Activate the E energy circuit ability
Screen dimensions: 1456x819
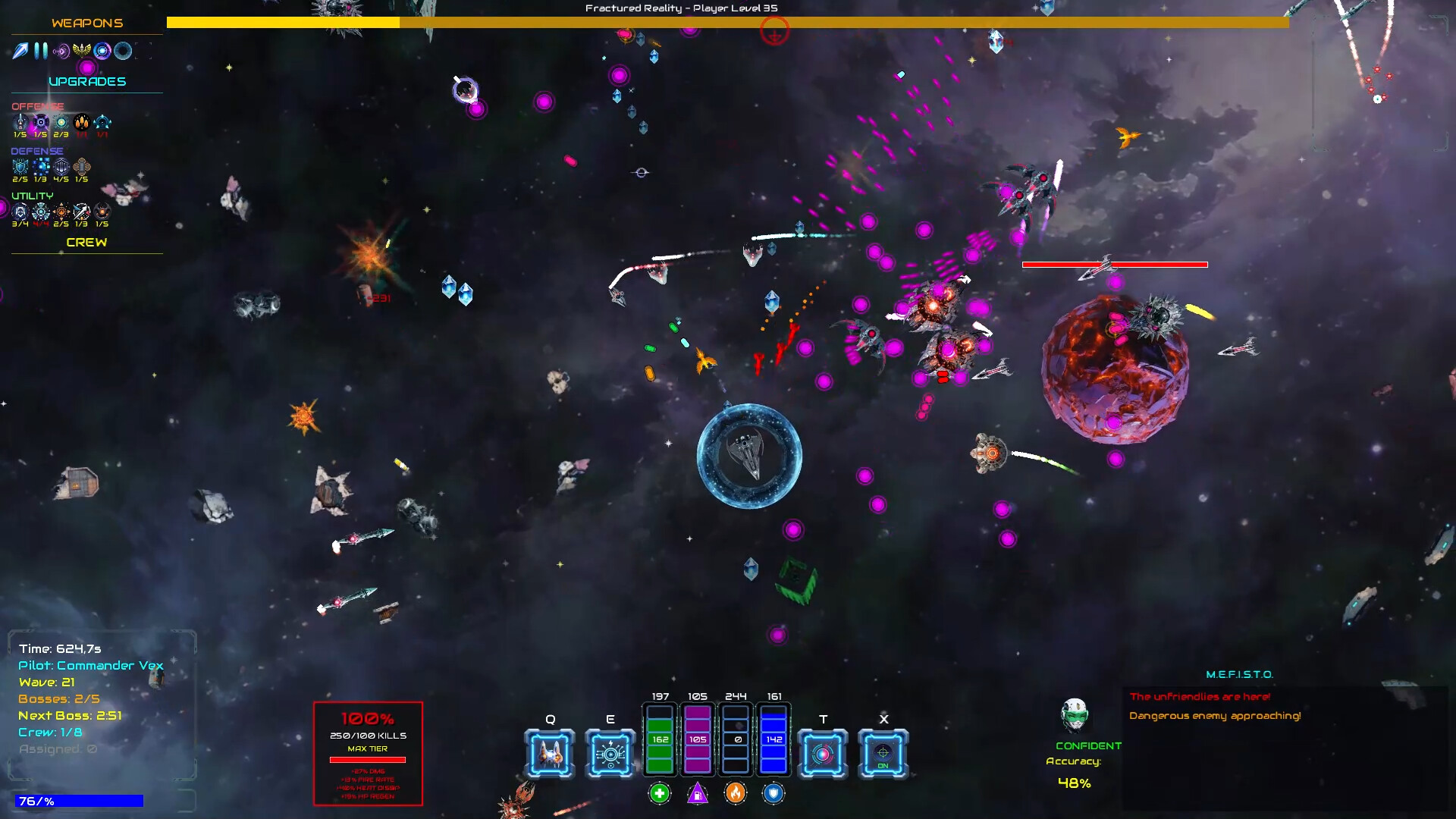point(610,753)
